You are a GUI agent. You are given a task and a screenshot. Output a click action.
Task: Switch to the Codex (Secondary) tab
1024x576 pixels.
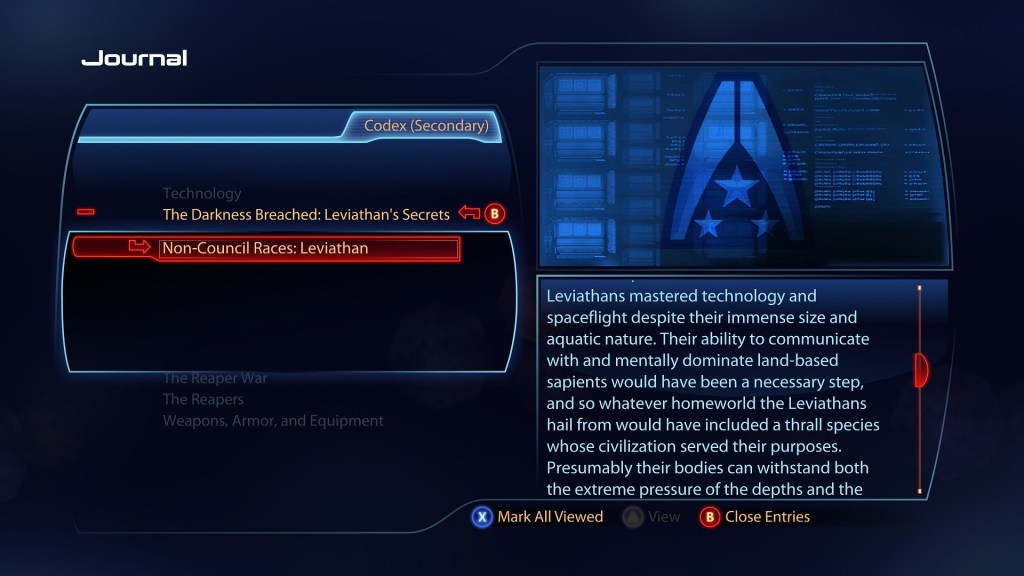426,126
